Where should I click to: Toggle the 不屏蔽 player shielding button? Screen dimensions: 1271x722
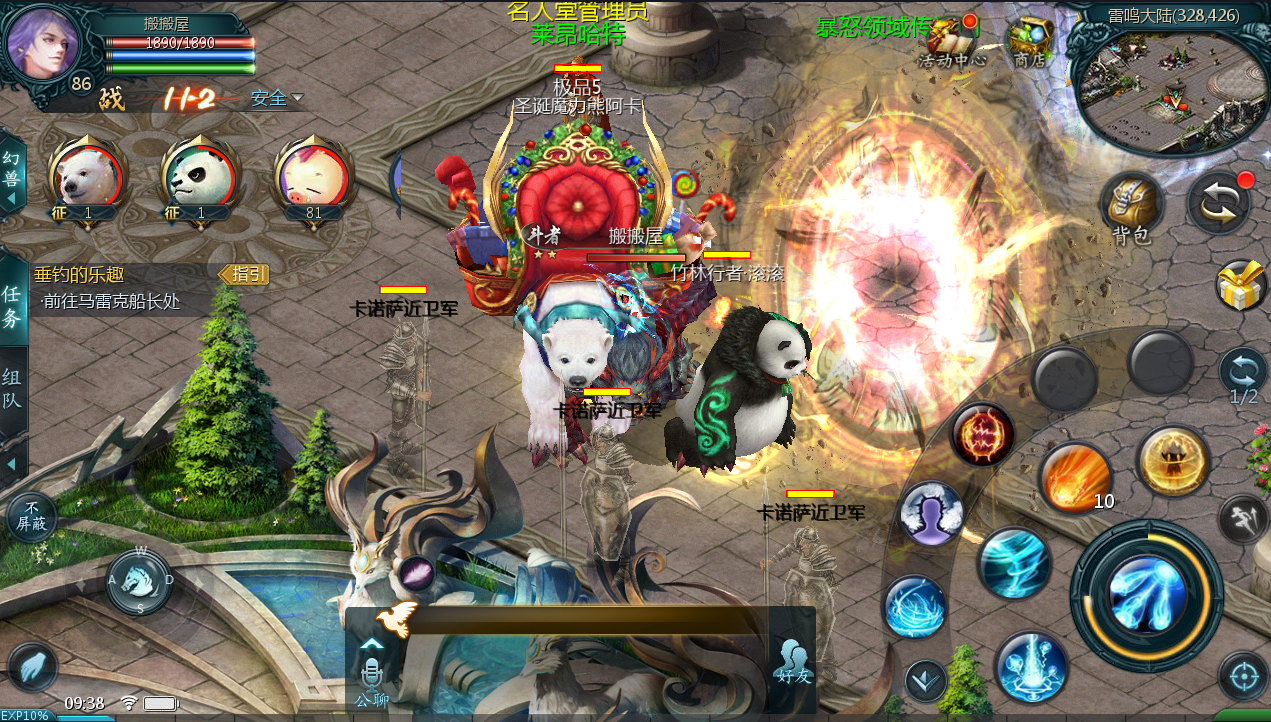(32, 517)
